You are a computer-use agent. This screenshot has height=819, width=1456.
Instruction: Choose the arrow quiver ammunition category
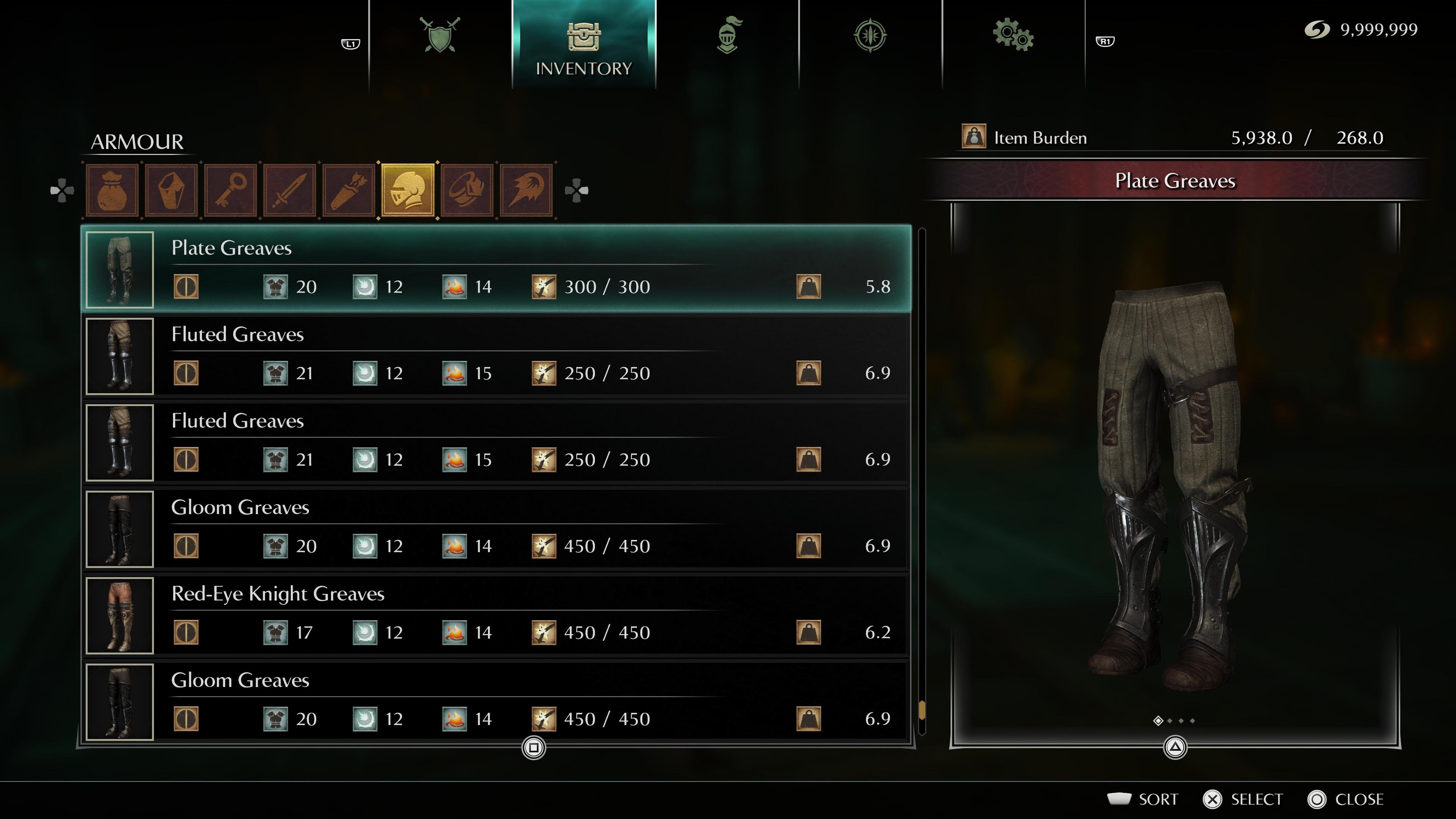[x=349, y=190]
